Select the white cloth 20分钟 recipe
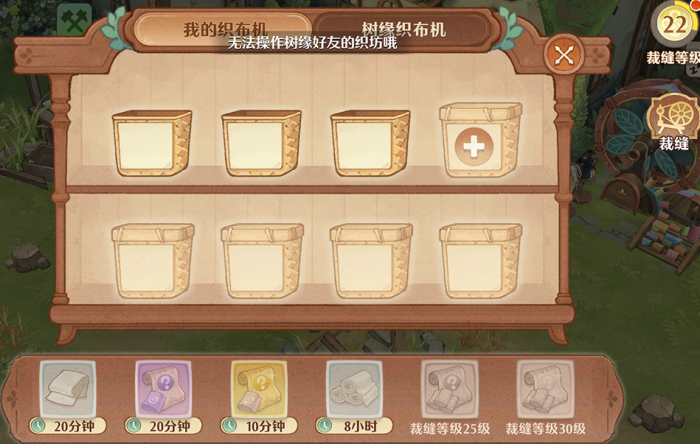 click(x=66, y=387)
